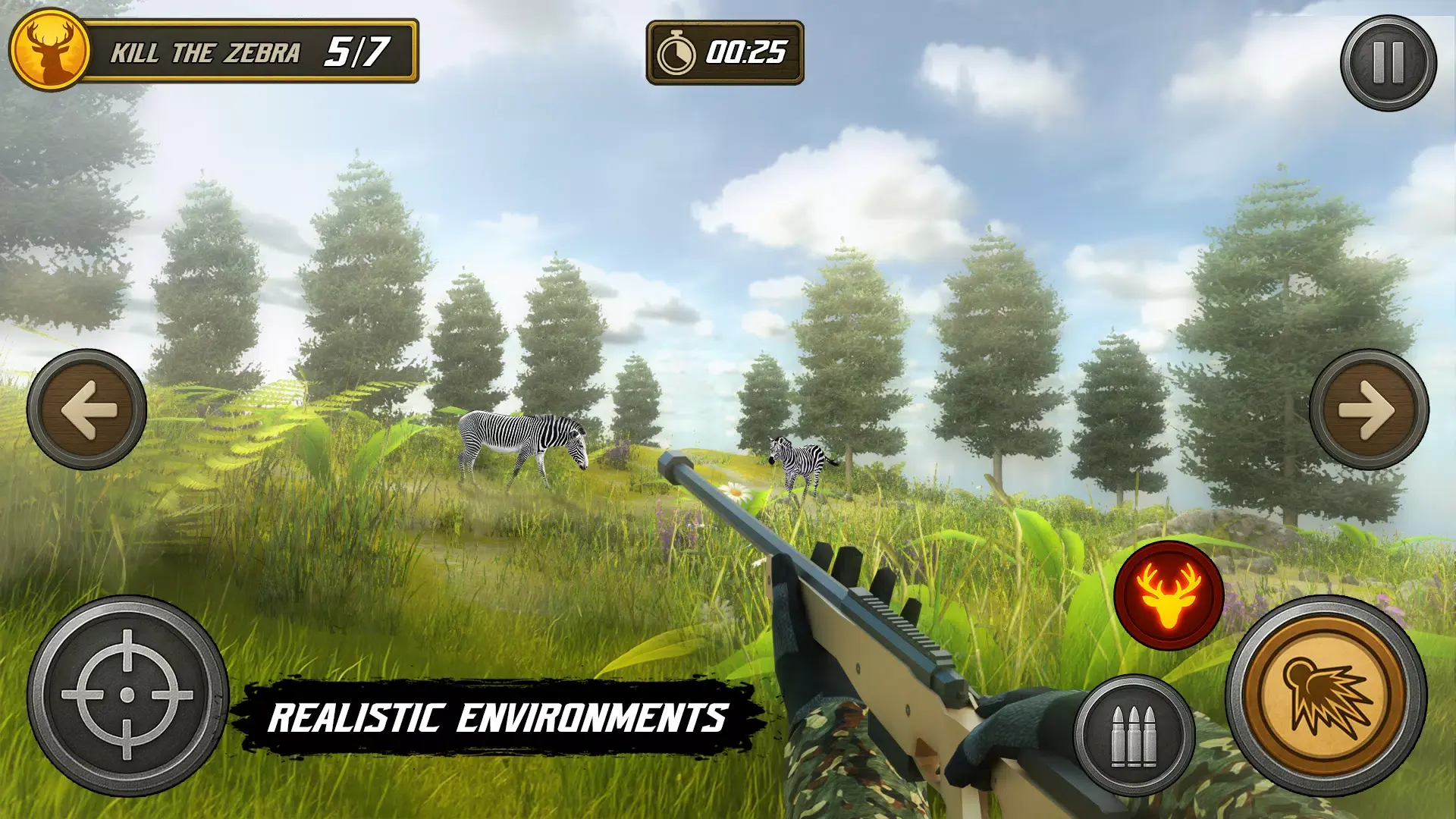Pause the game
The image size is (1456, 819).
[1388, 63]
